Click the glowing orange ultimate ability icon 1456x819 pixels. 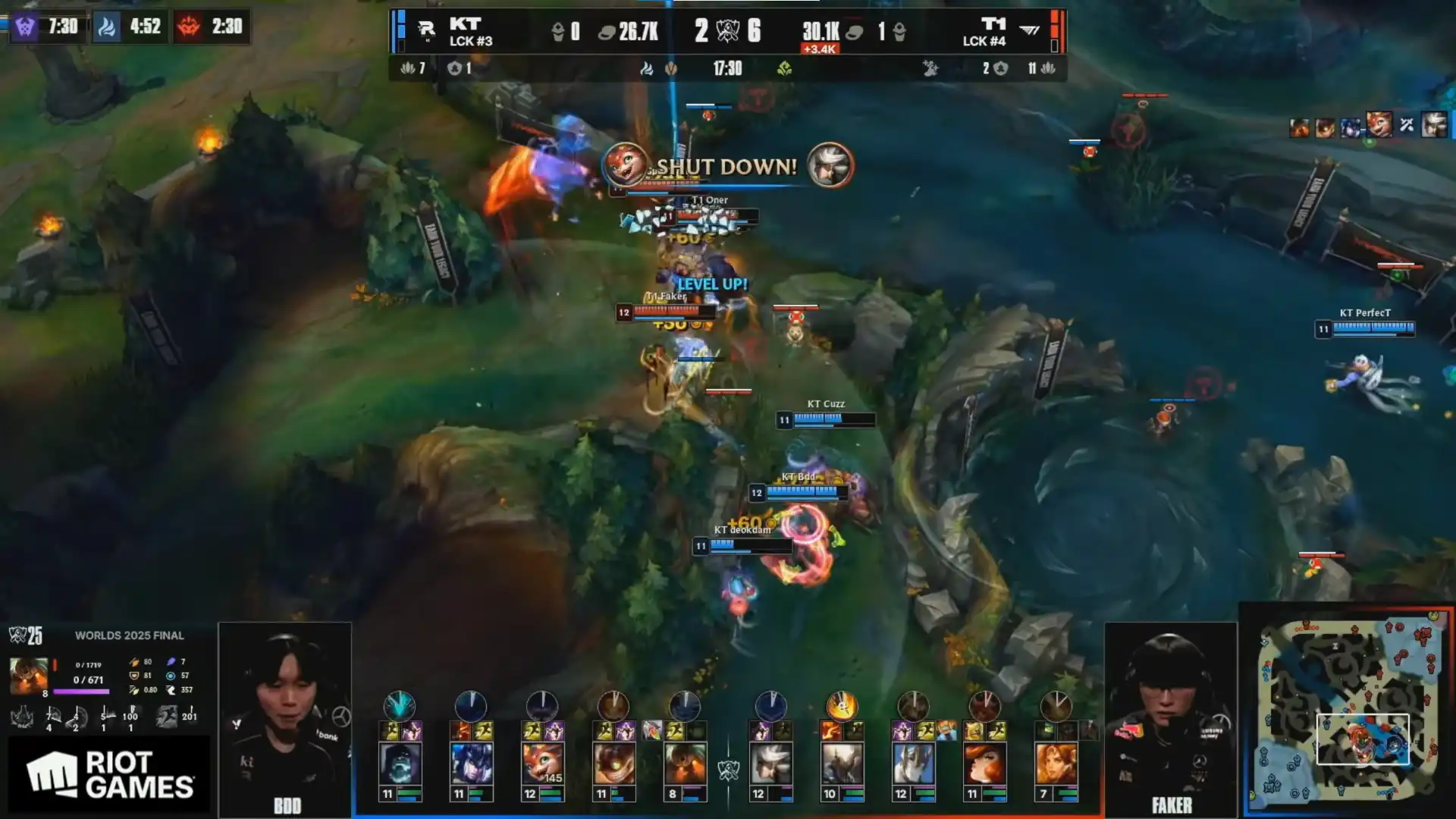(x=842, y=707)
